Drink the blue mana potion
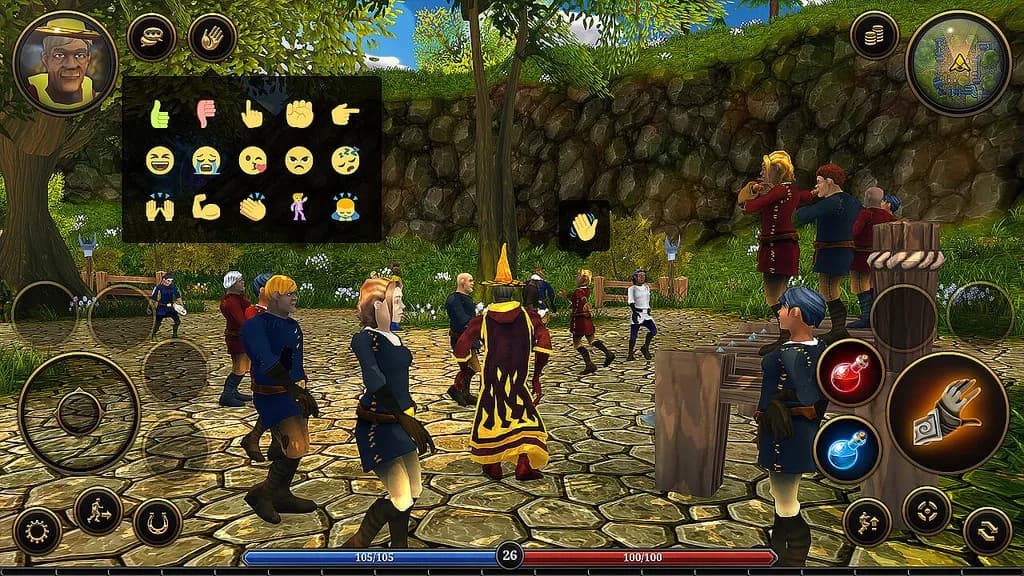The height and width of the screenshot is (576, 1024). [849, 449]
